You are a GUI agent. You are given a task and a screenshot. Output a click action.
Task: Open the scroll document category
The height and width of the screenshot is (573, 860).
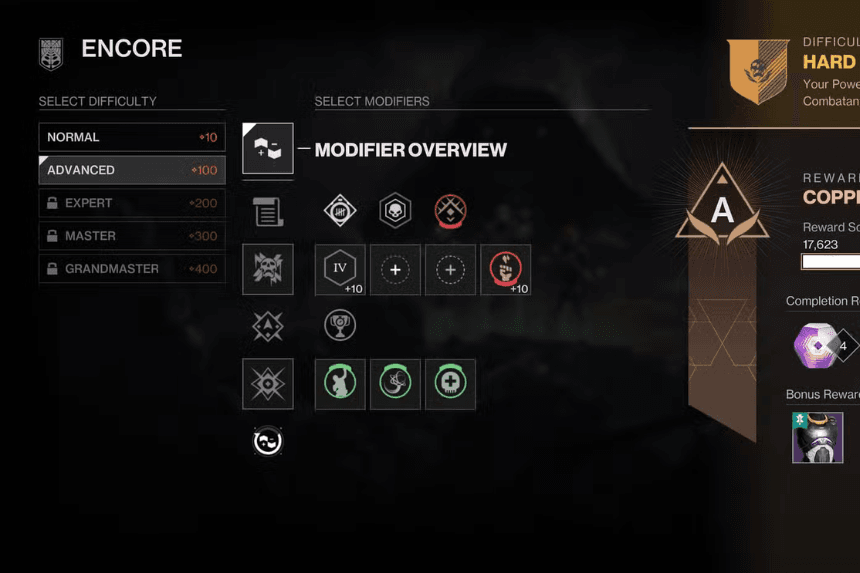[268, 211]
